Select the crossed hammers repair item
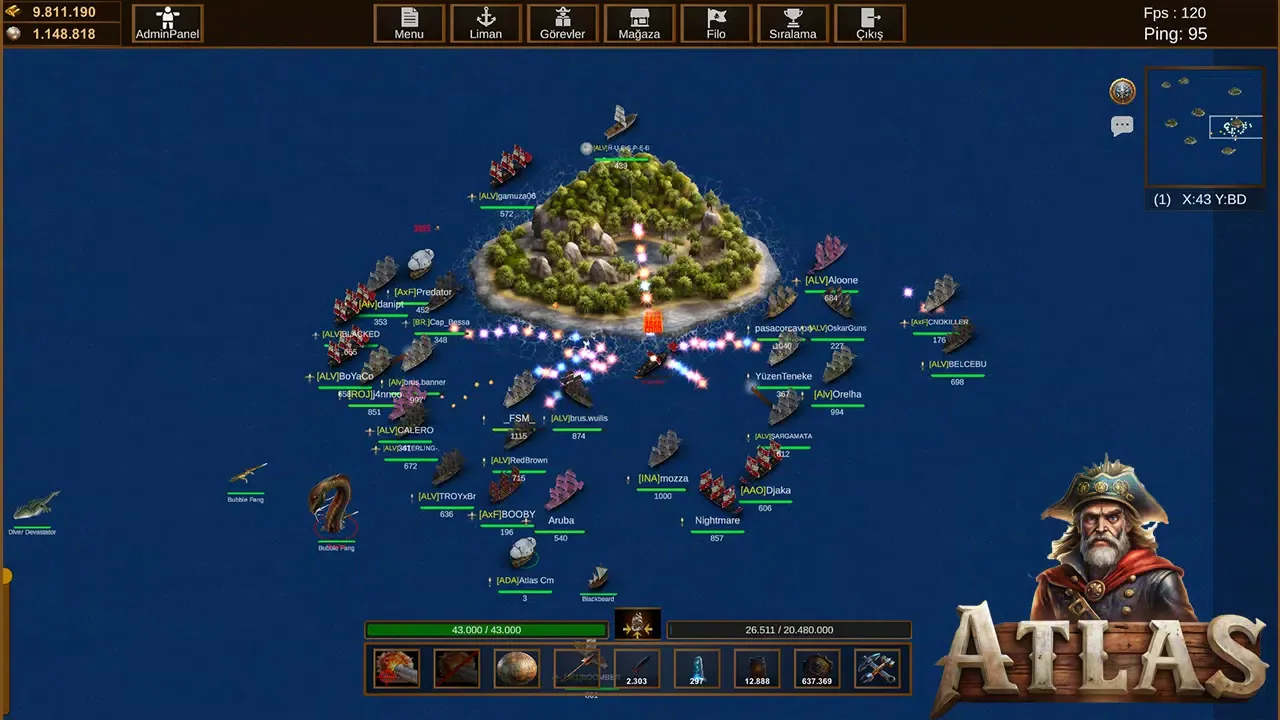 [x=876, y=668]
